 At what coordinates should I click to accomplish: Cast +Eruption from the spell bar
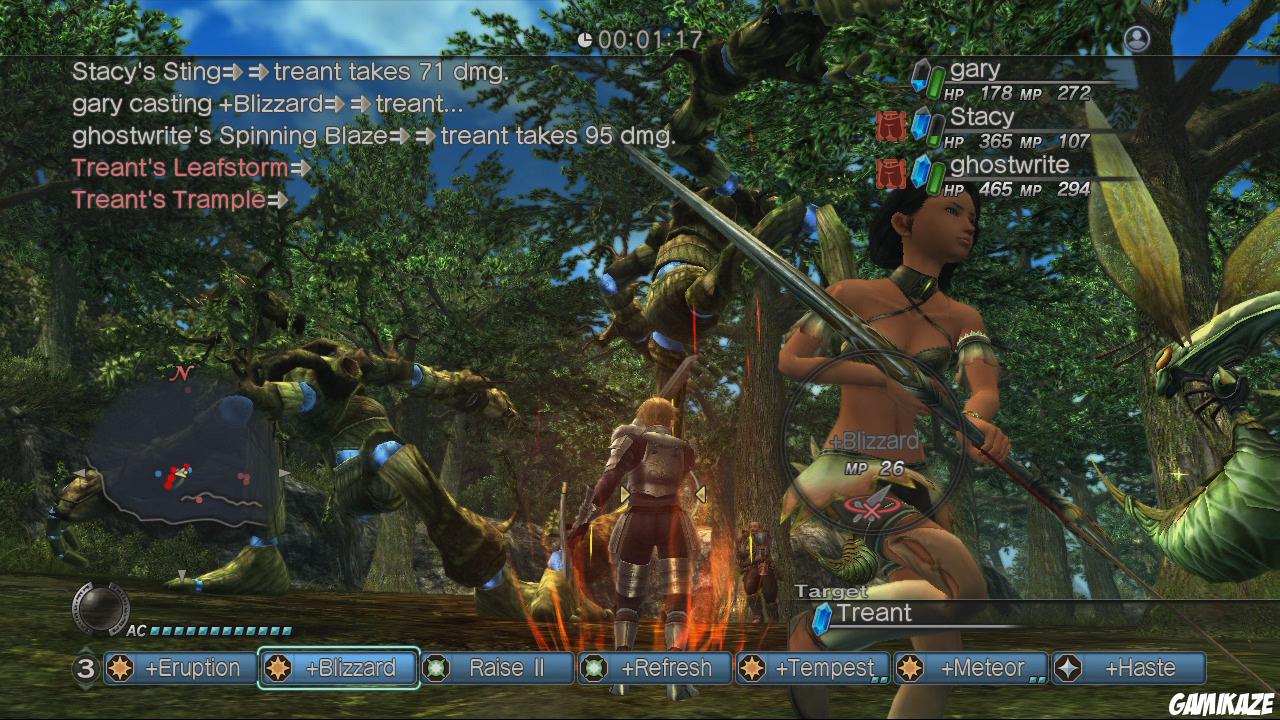(178, 668)
